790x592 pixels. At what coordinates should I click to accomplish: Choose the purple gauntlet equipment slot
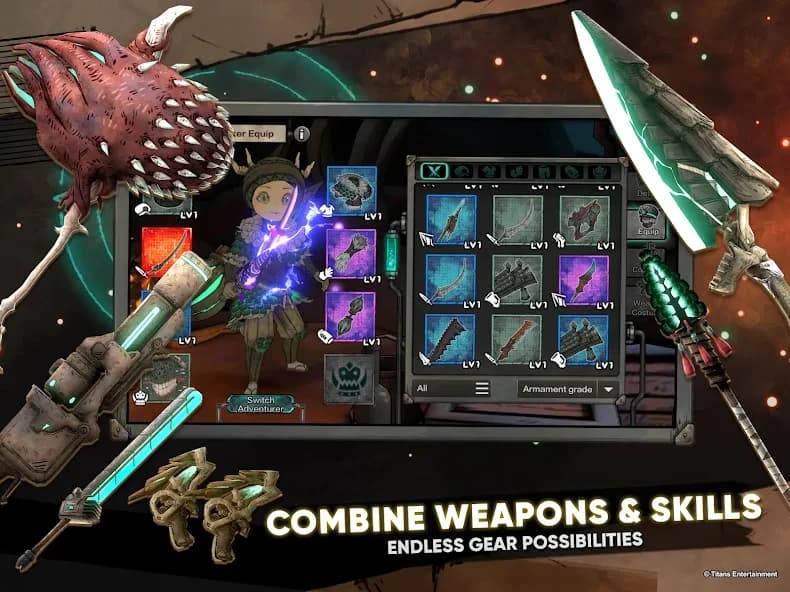click(x=351, y=315)
